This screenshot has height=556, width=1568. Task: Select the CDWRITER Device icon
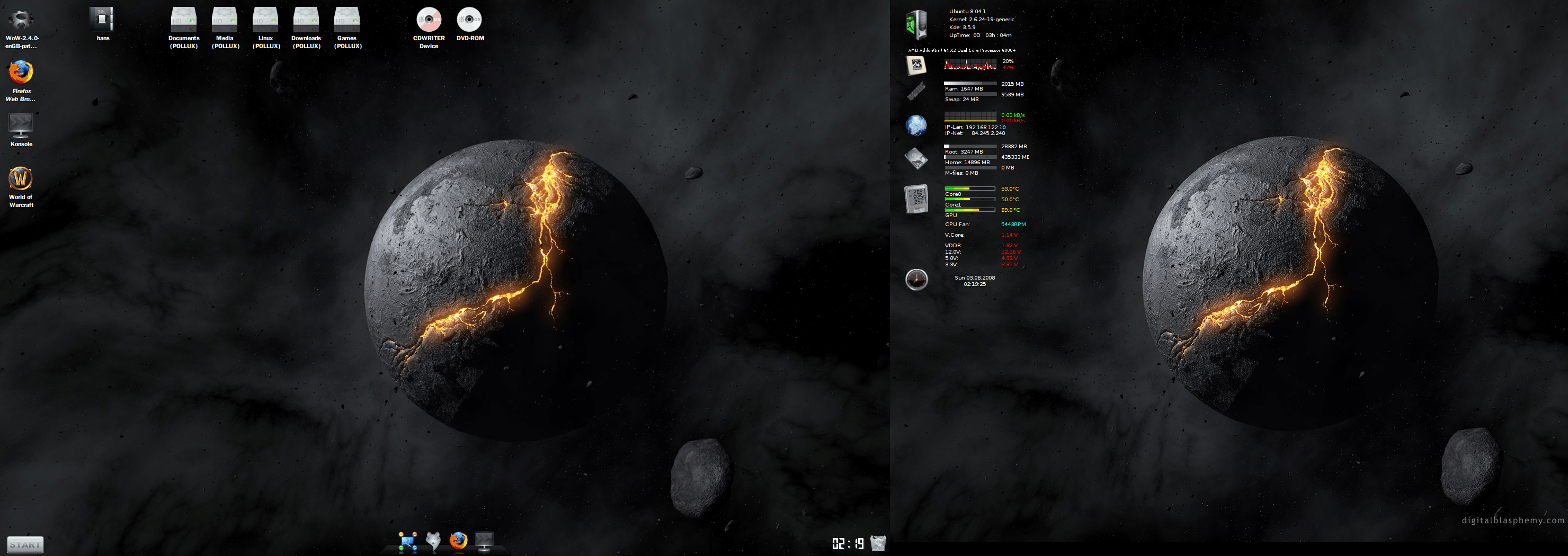coord(429,20)
